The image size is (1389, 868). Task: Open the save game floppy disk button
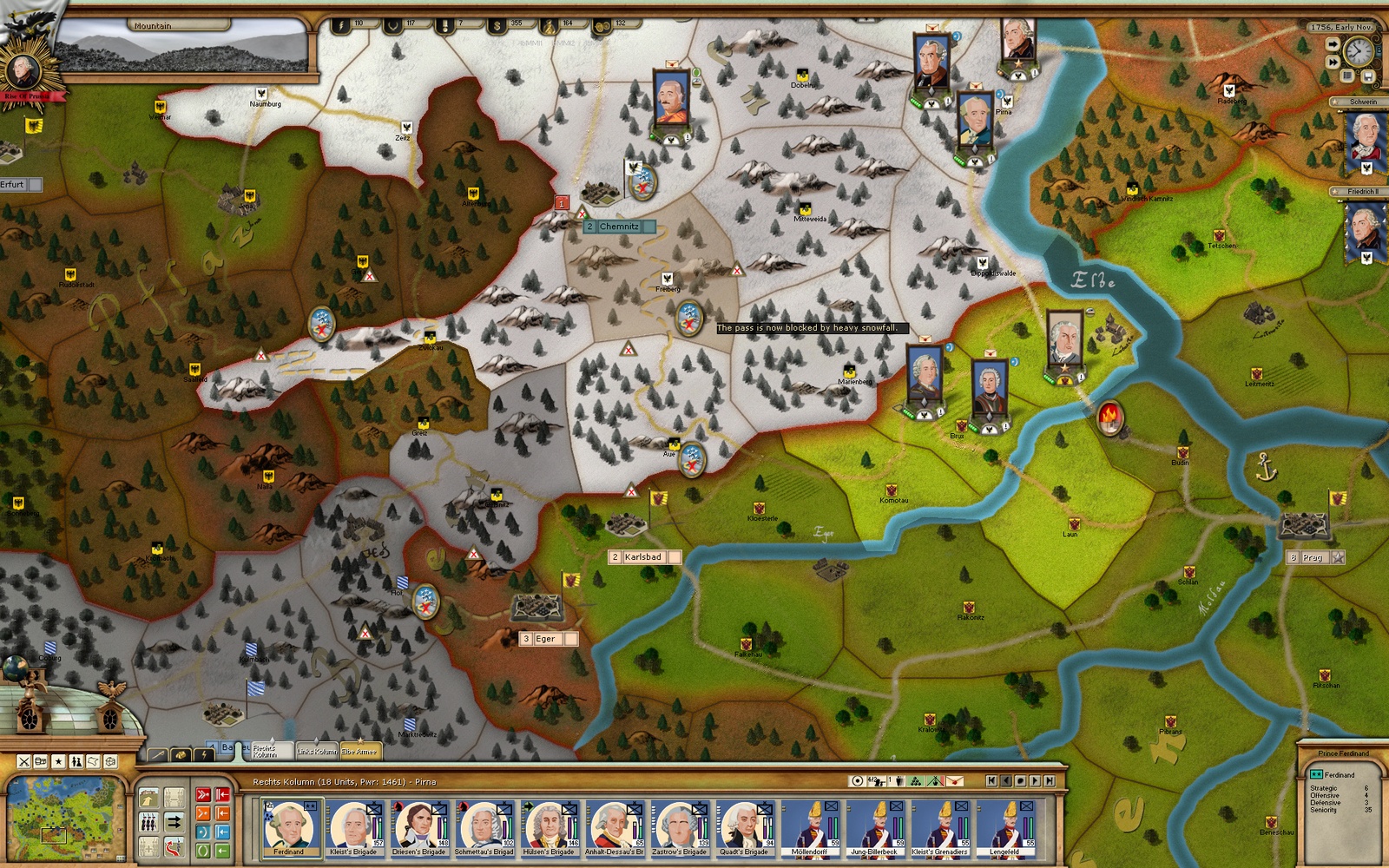(1368, 76)
